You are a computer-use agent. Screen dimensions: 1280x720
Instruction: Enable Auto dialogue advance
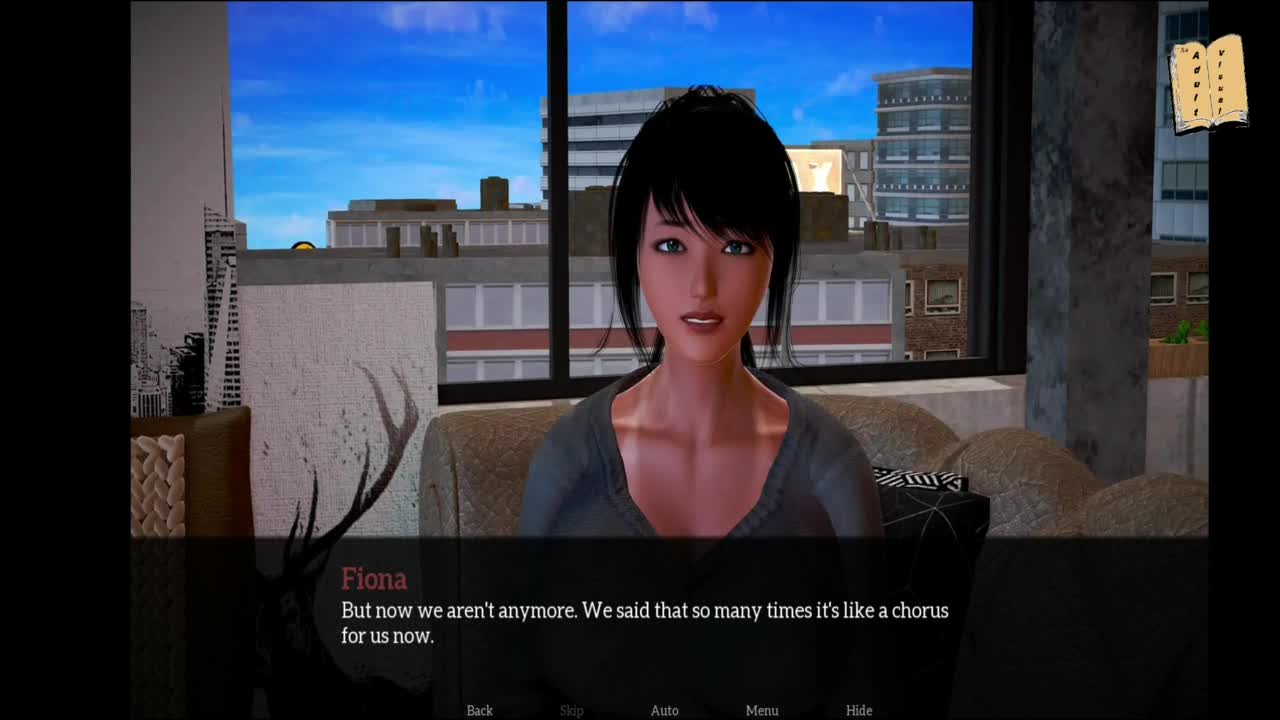pos(664,710)
